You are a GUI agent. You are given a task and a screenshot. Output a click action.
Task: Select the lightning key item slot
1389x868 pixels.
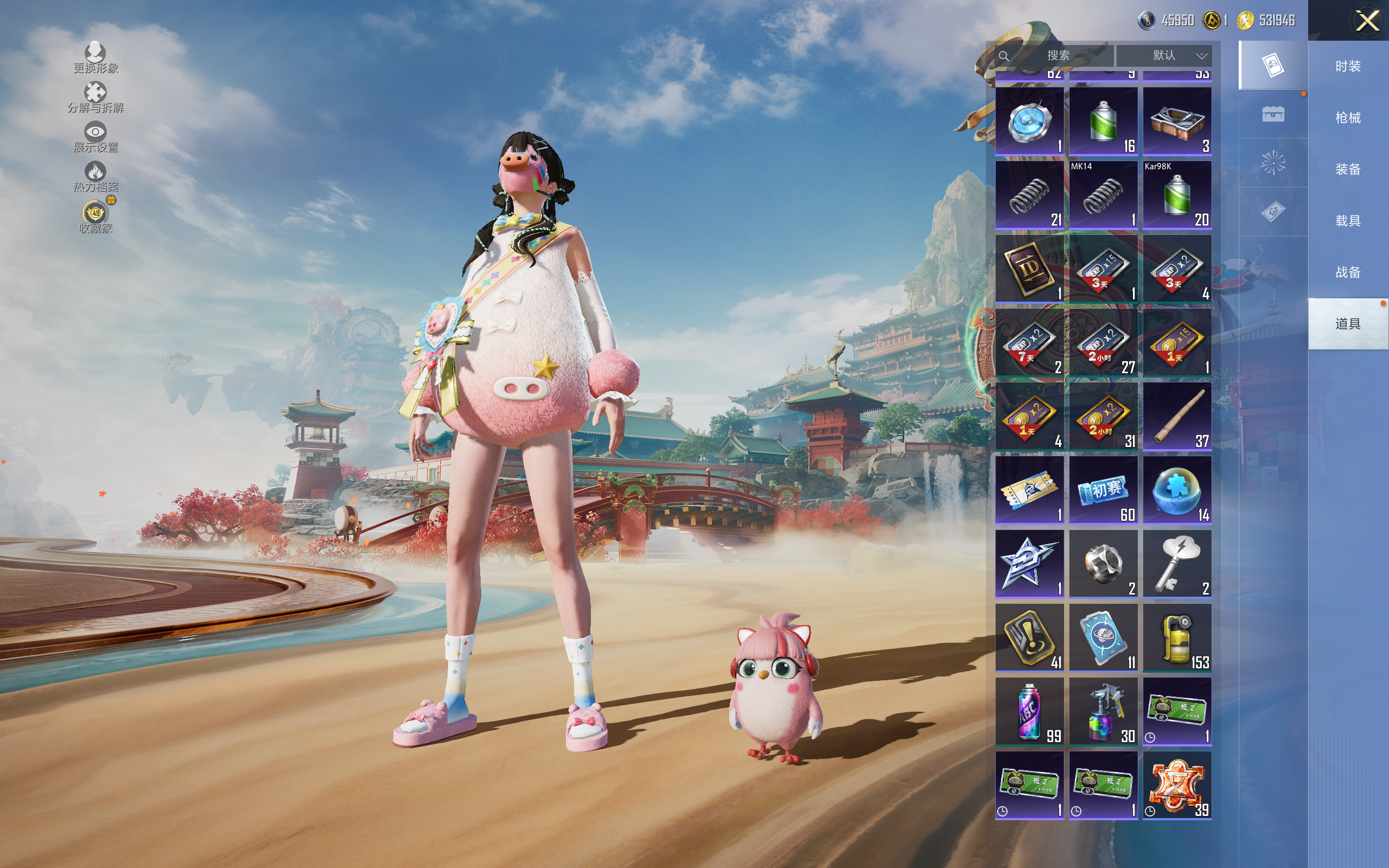pos(1177,563)
